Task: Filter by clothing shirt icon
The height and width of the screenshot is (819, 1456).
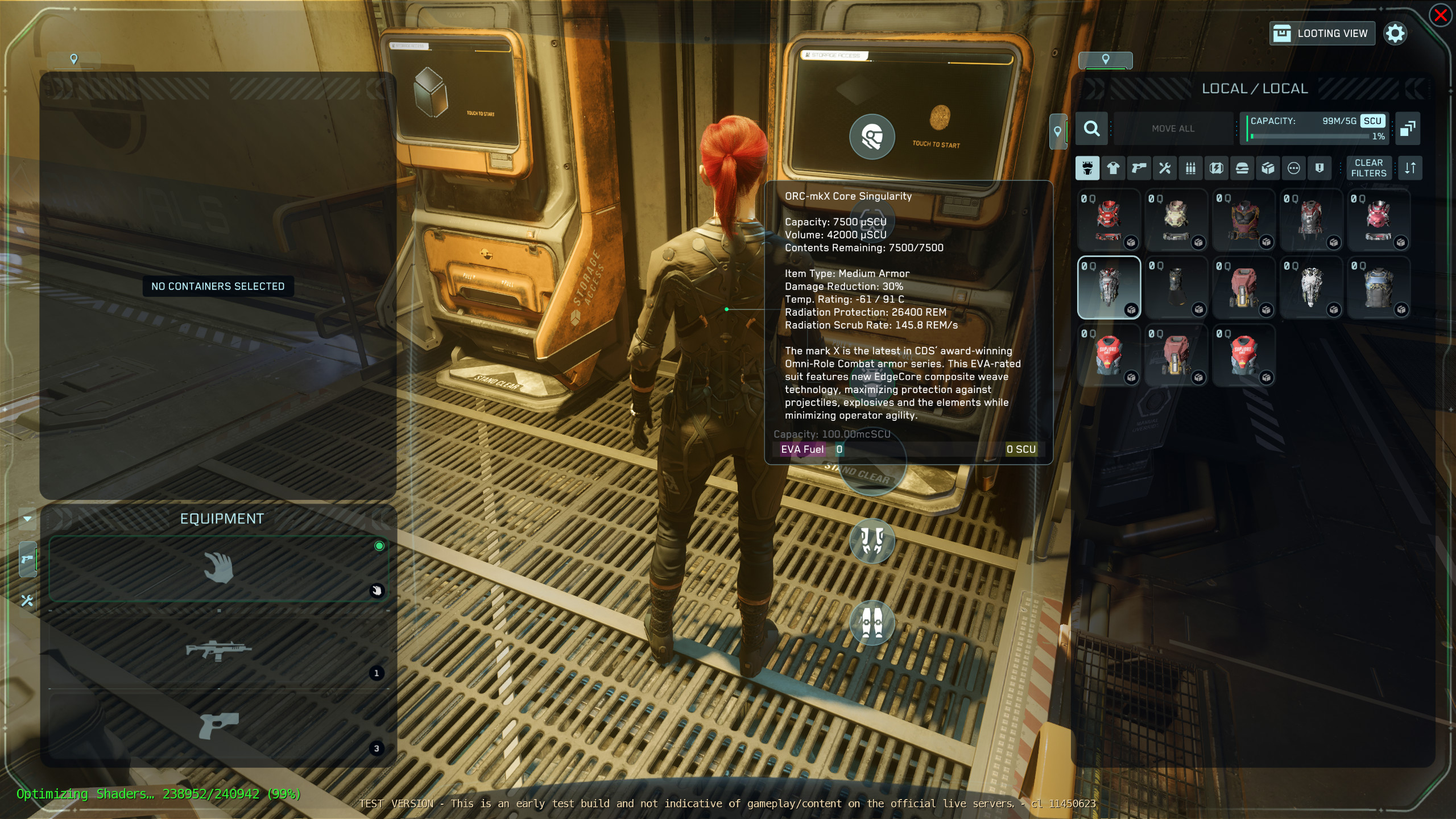Action: click(1113, 168)
